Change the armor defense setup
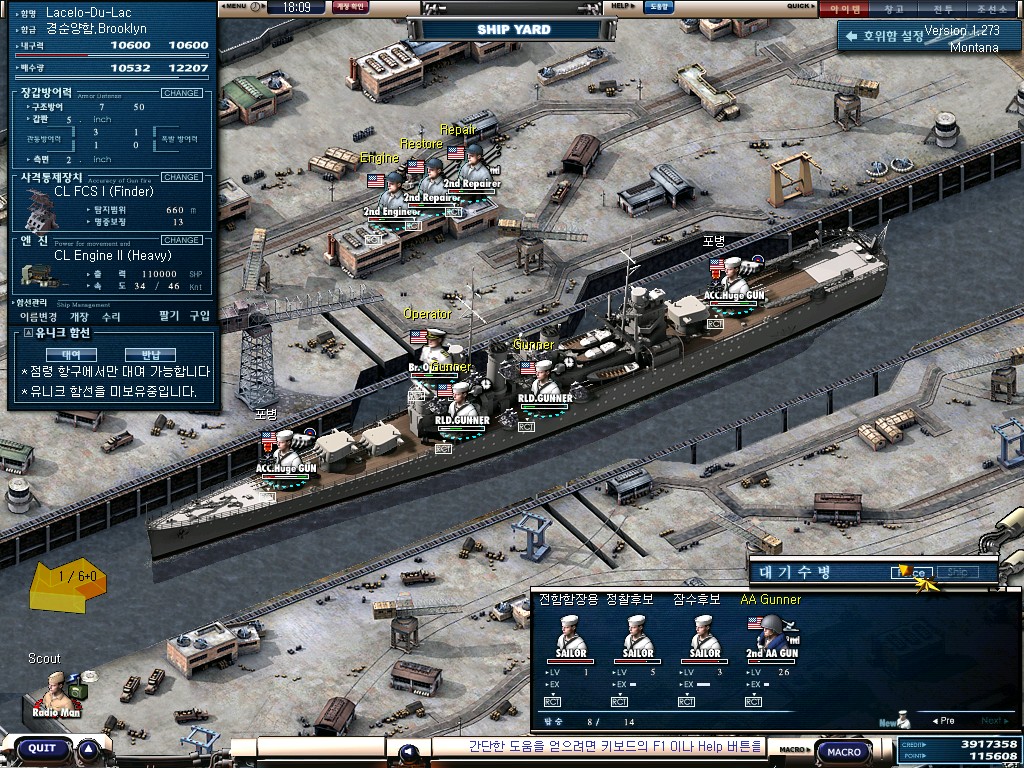This screenshot has width=1024, height=768. (181, 93)
